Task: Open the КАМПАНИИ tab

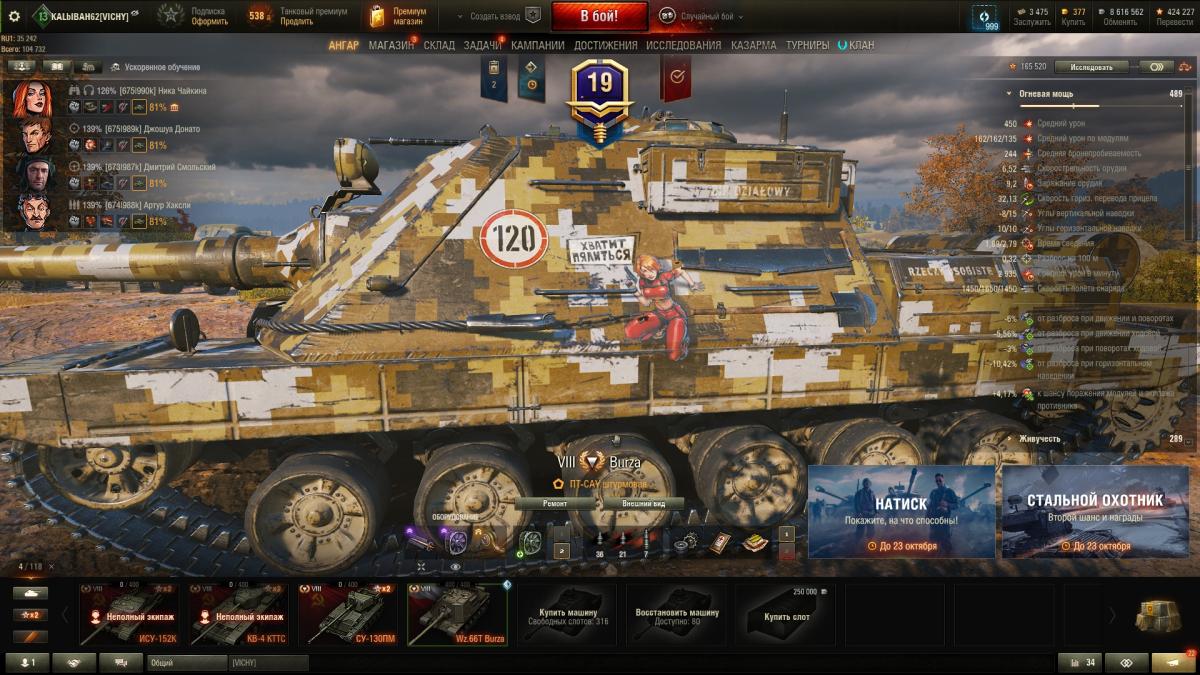Action: (x=538, y=45)
